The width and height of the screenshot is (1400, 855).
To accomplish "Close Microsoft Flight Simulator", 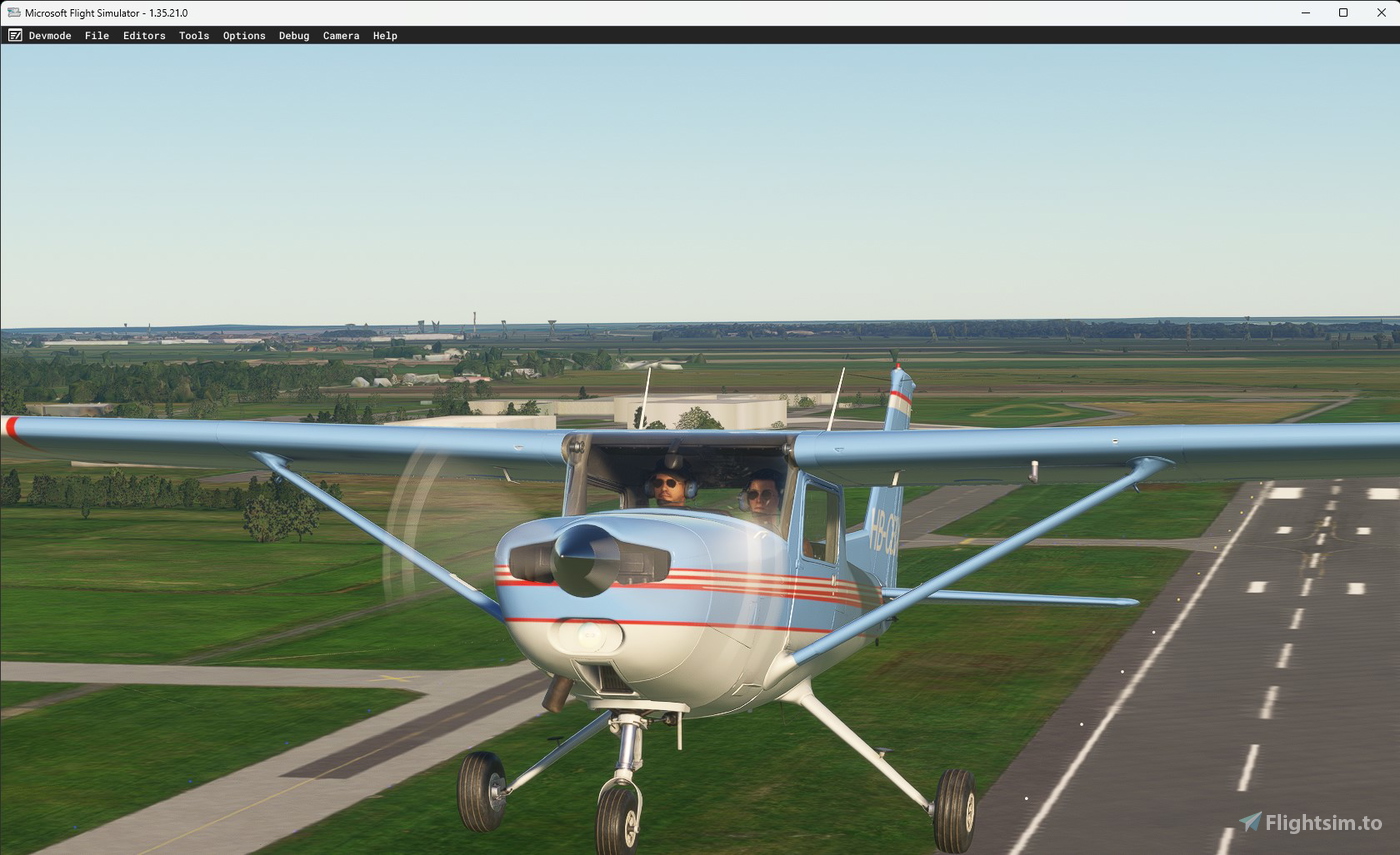I will [1381, 13].
